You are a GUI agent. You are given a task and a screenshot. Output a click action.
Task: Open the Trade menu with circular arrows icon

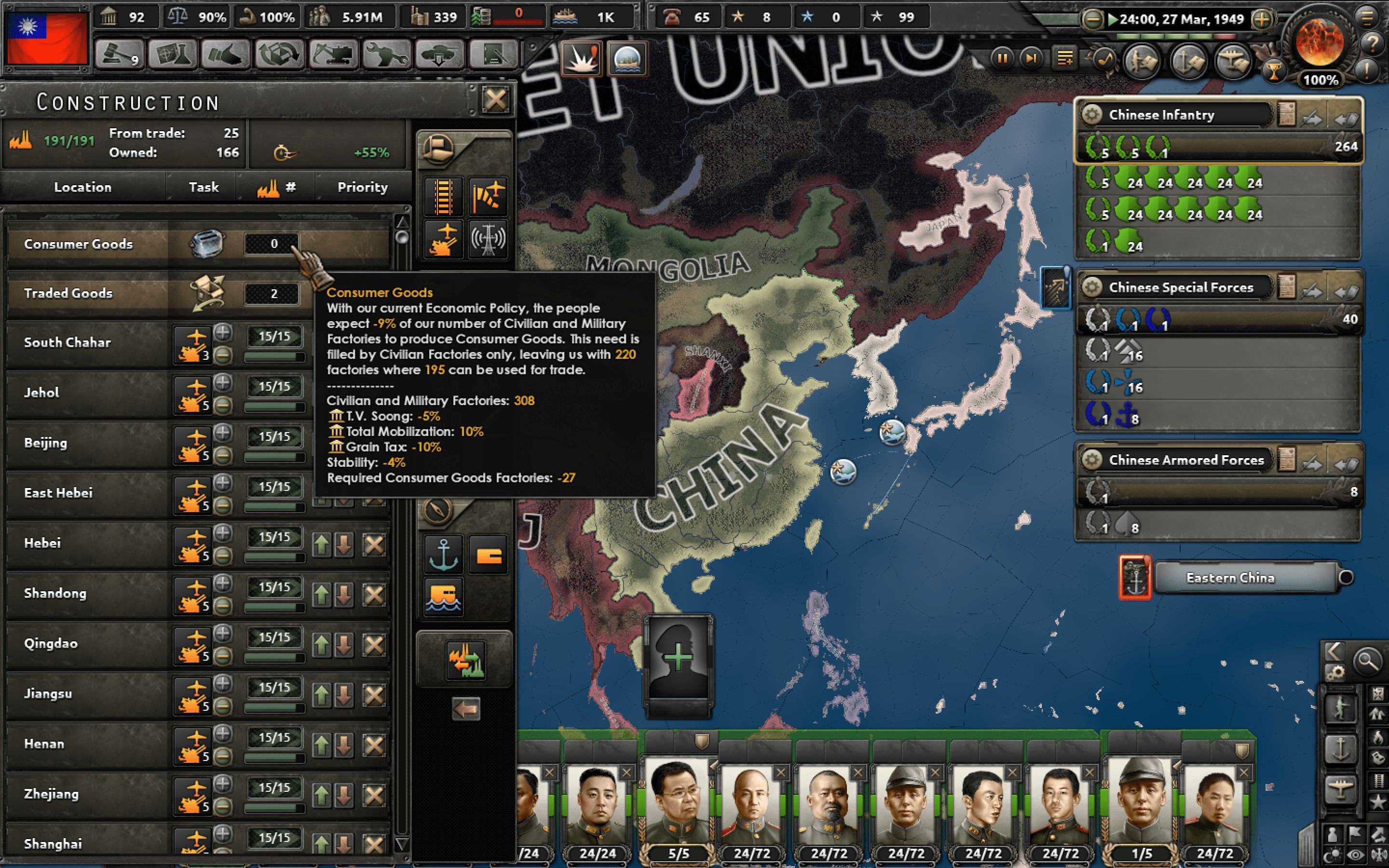click(x=280, y=54)
